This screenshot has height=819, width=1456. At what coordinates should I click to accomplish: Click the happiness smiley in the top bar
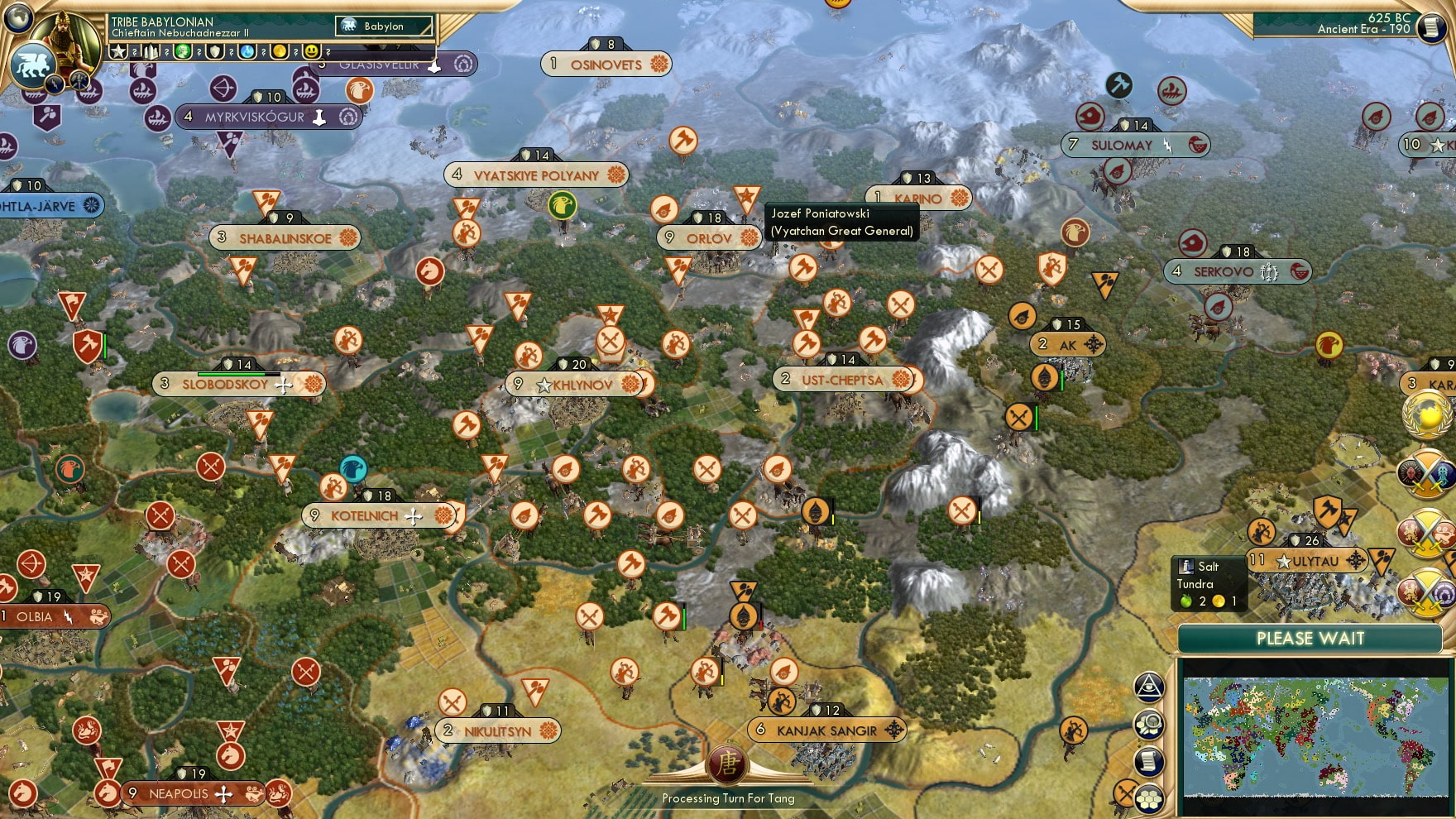click(310, 51)
